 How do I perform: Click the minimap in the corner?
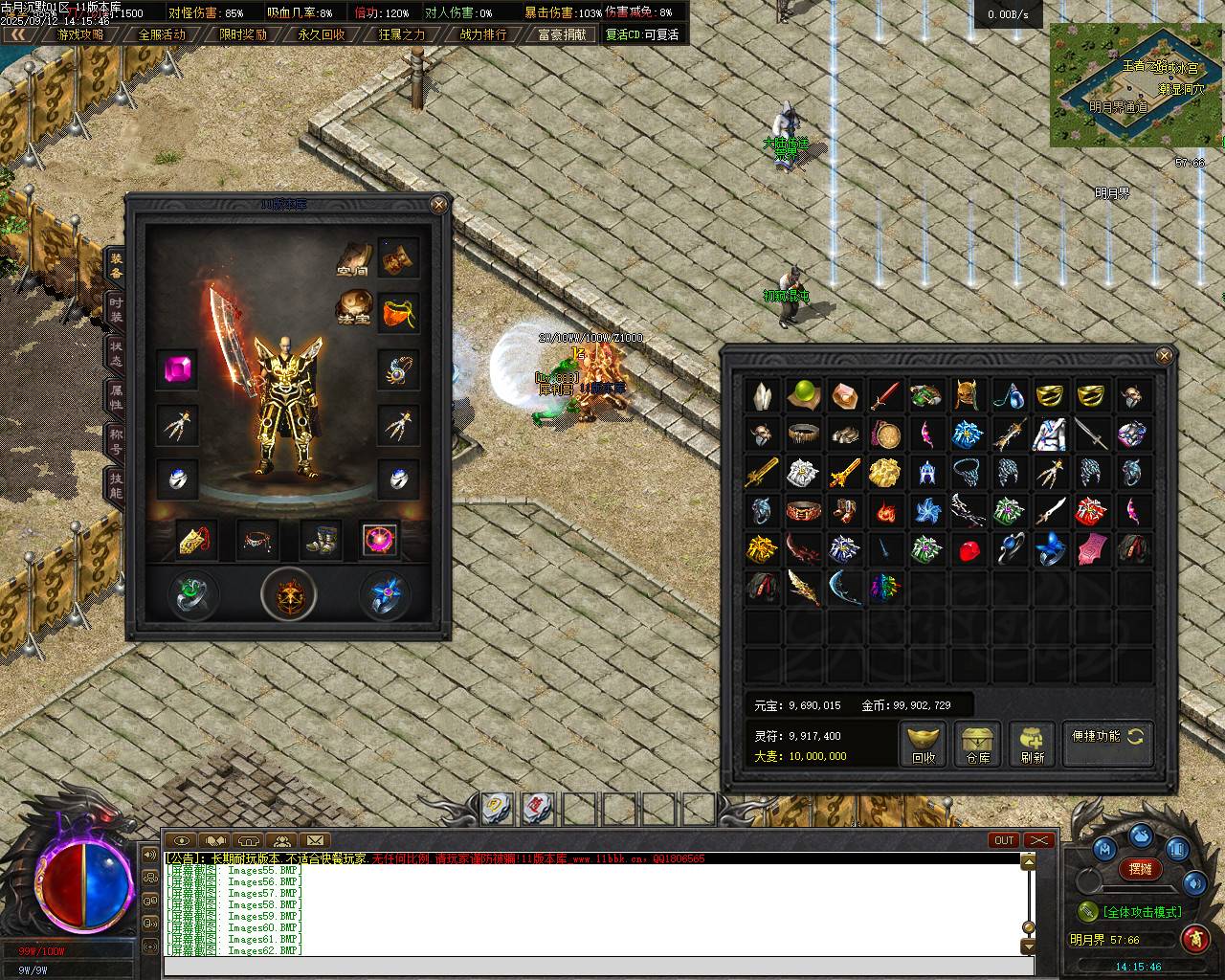1136,85
